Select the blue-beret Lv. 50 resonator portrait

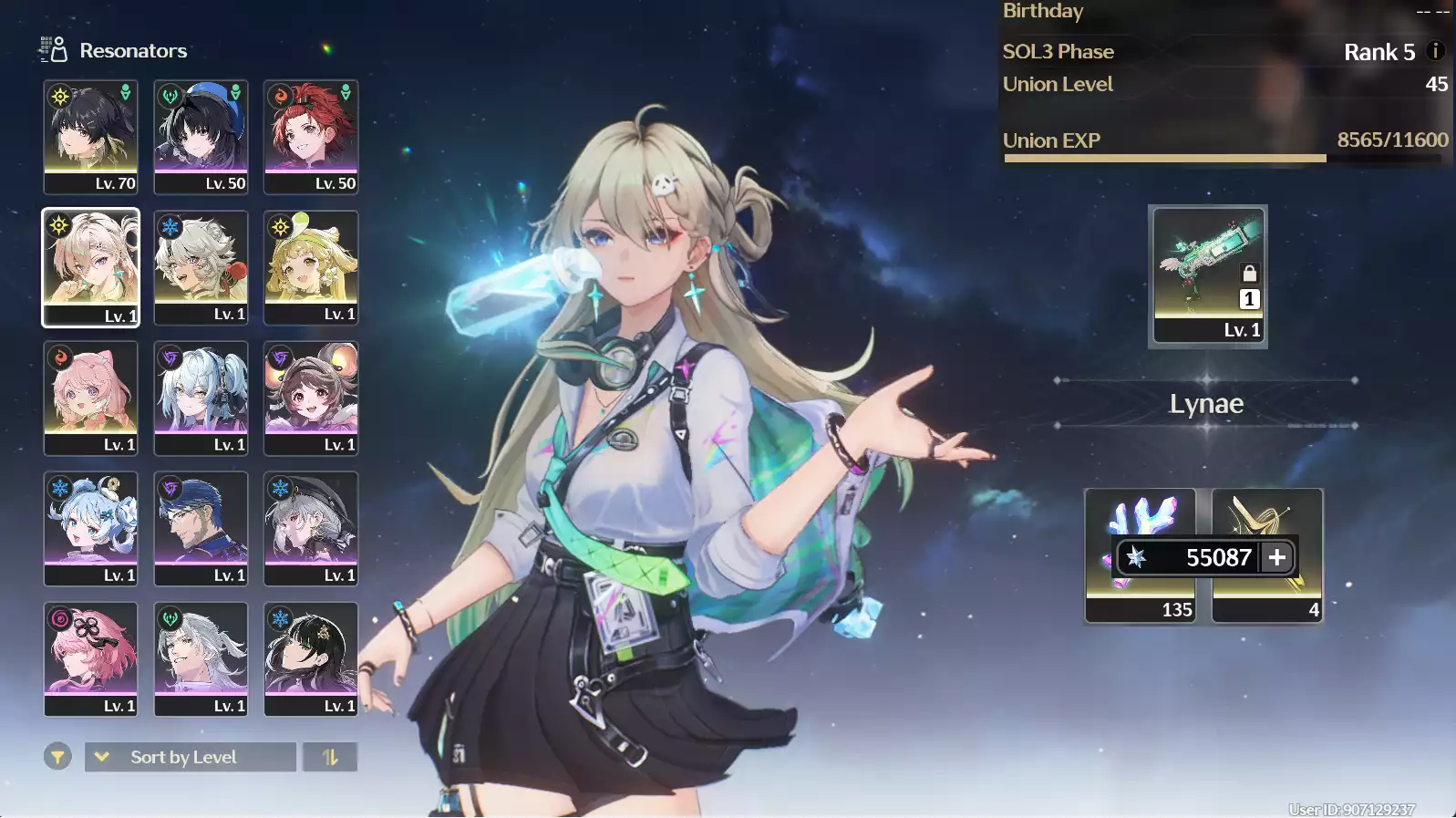coord(201,137)
